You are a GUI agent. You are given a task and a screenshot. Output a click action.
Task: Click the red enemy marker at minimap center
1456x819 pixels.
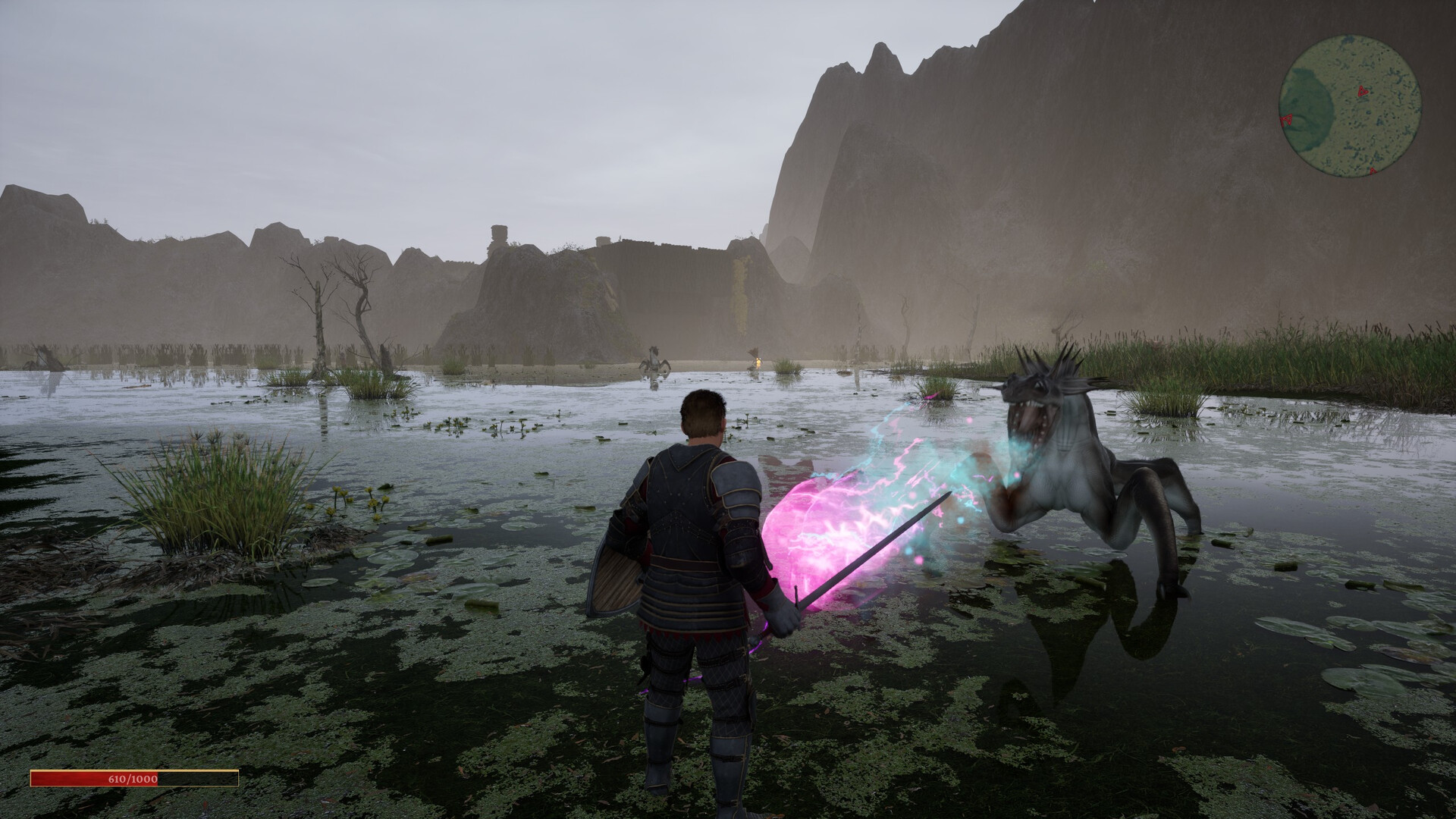click(1362, 91)
